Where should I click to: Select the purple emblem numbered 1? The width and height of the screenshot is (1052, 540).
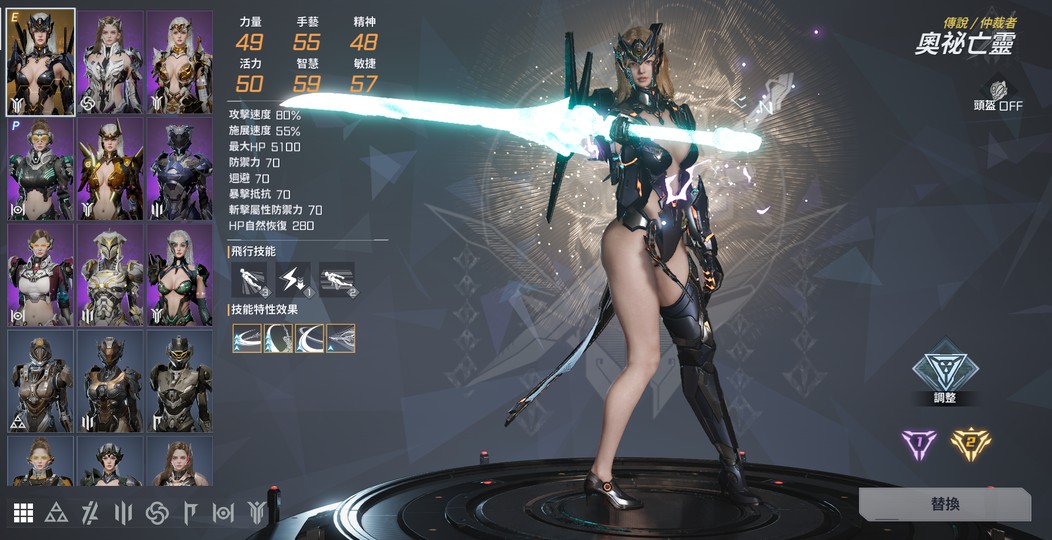[x=918, y=444]
